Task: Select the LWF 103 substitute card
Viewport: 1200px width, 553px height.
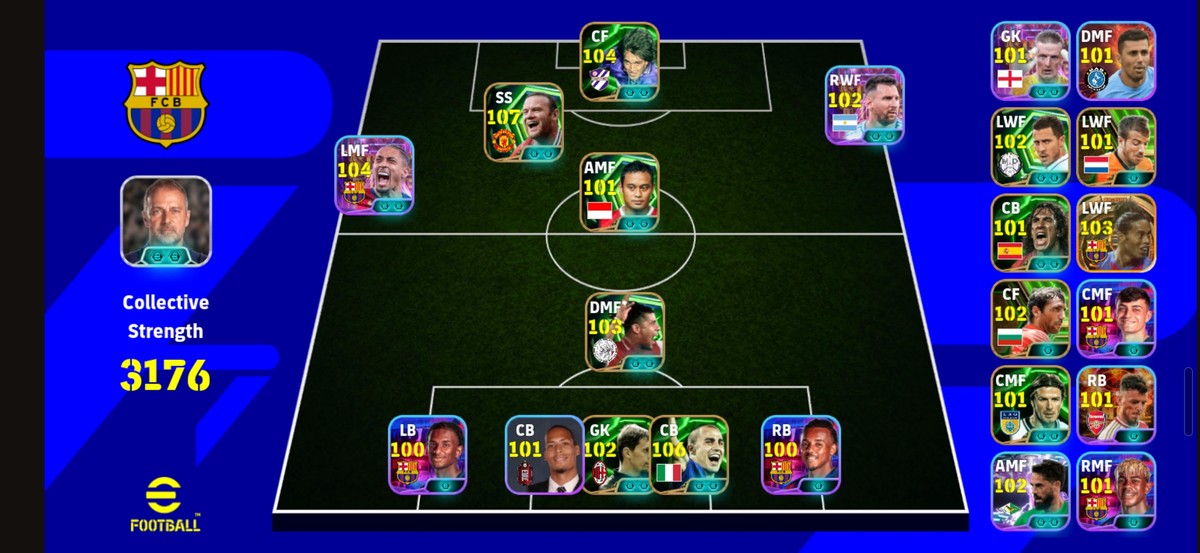Action: pyautogui.click(x=1116, y=232)
